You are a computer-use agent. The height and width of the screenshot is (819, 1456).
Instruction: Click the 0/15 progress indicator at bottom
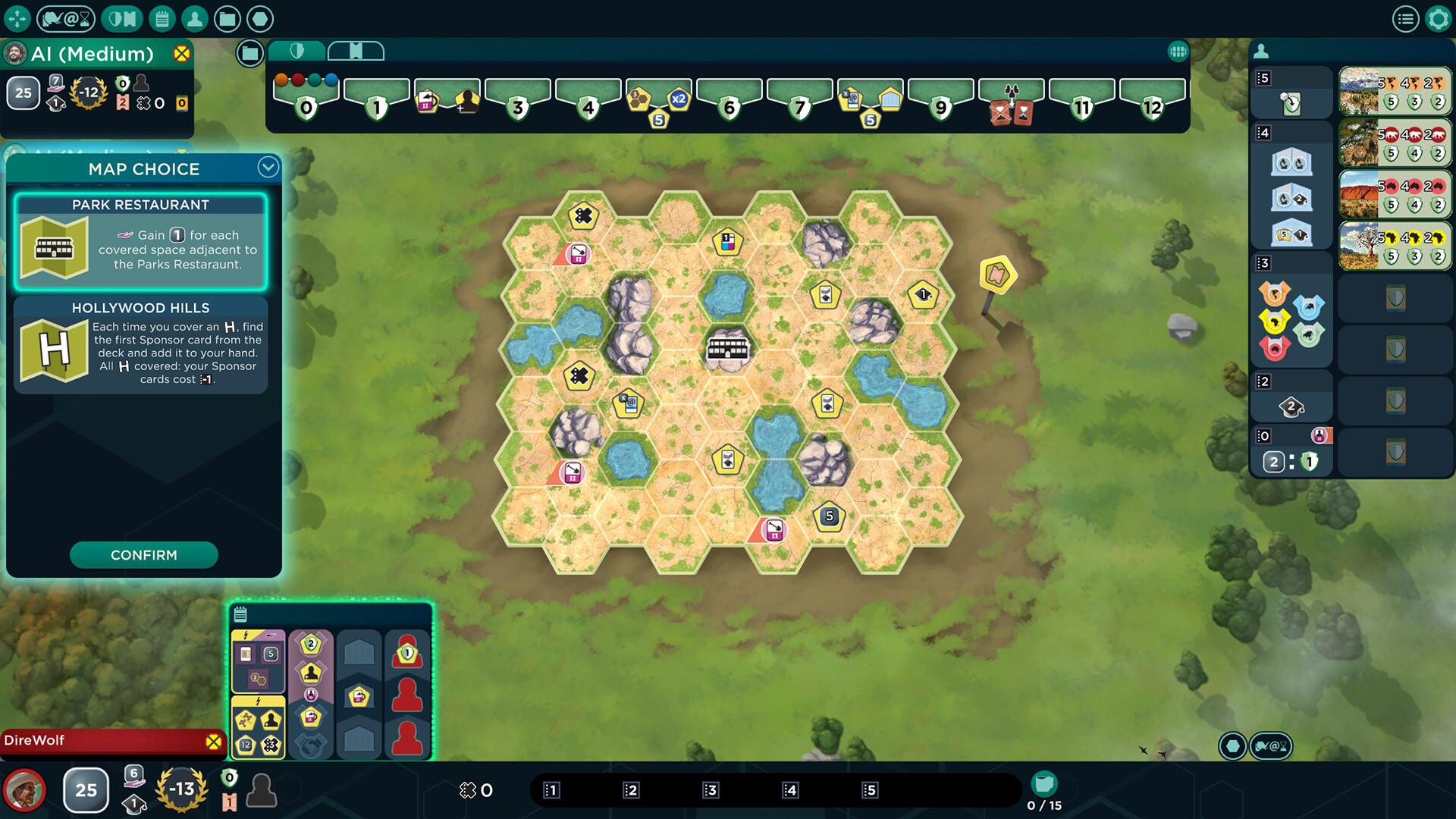(1043, 792)
